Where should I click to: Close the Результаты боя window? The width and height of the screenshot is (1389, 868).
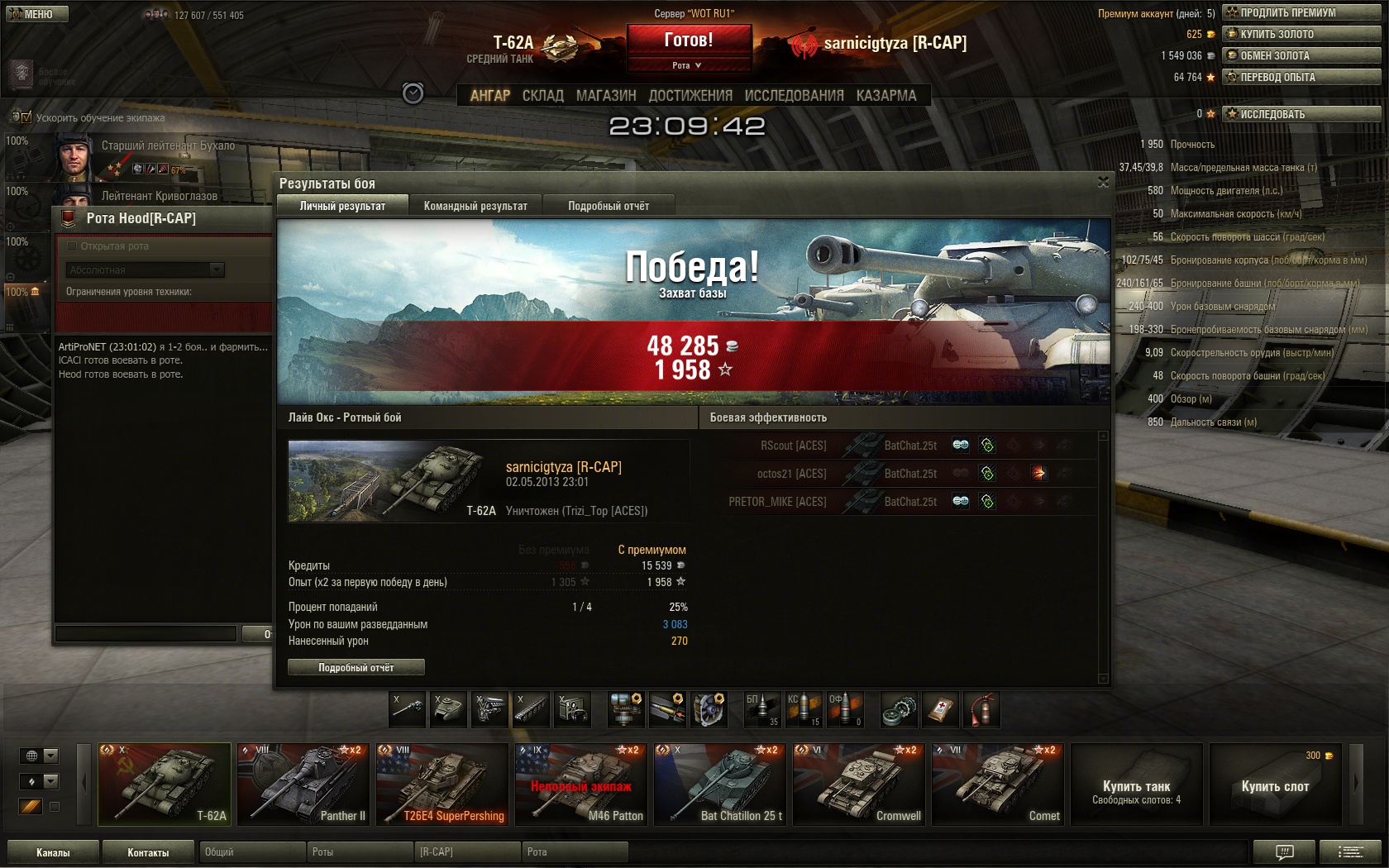tap(1103, 183)
